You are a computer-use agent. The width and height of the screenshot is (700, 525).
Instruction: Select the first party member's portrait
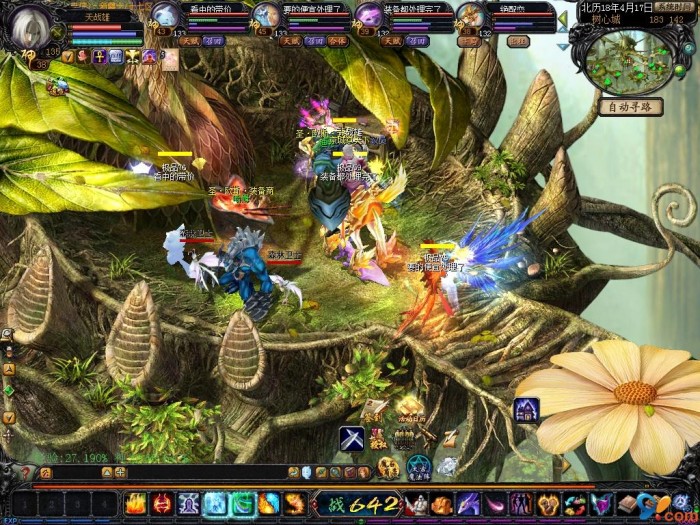tap(165, 16)
